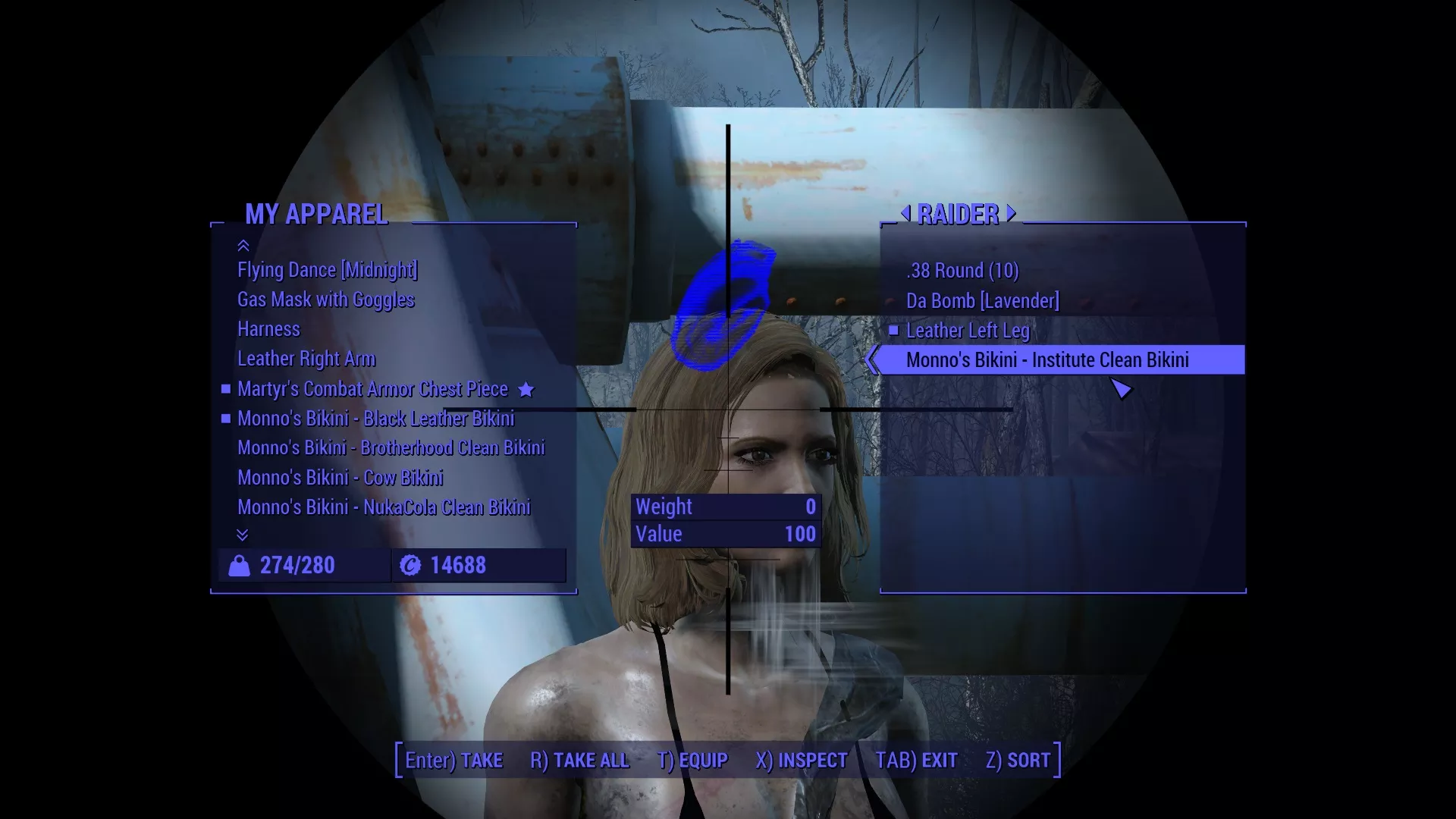This screenshot has width=1456, height=819.
Task: Switch raider category with right arrow
Action: [x=1011, y=214]
